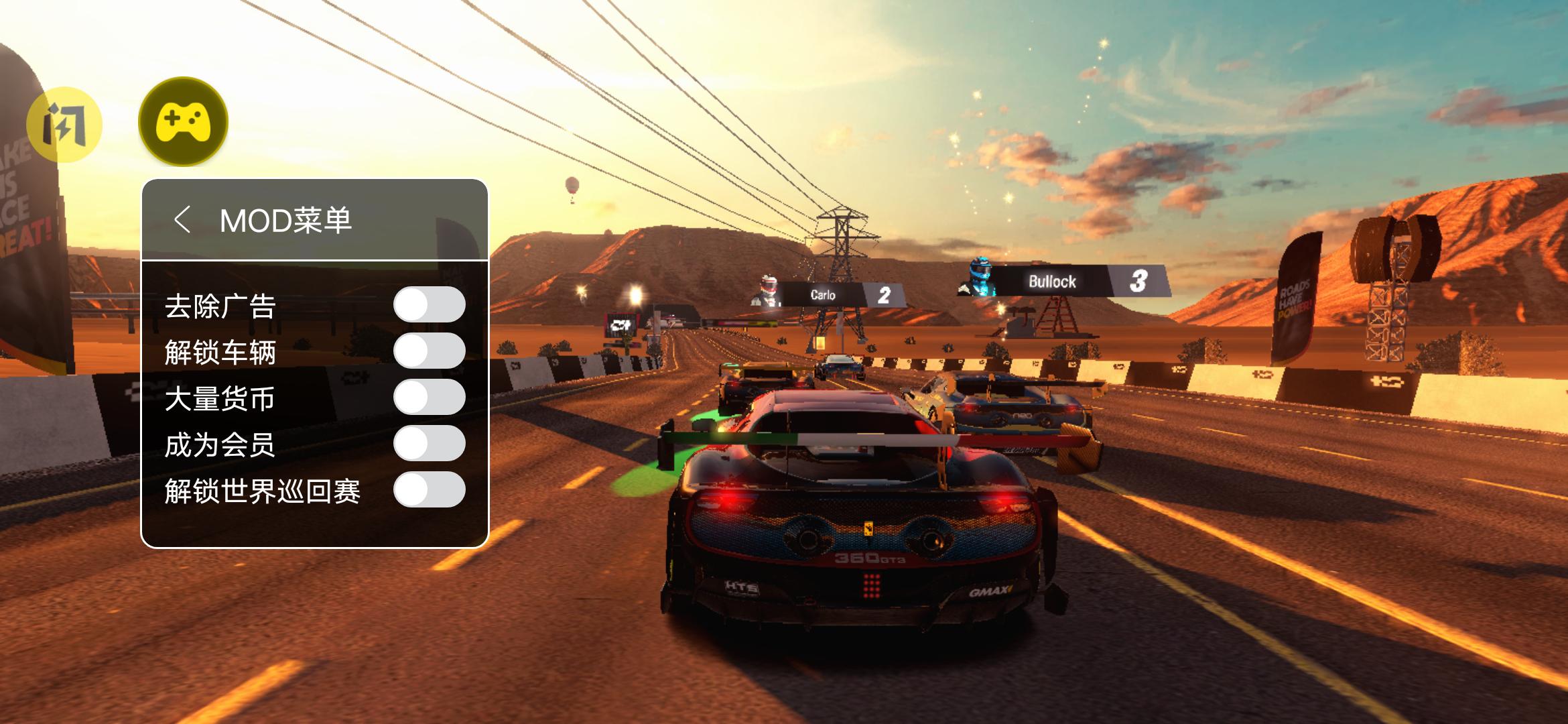Enable the 解锁车辆 unlock vehicles switch
This screenshot has width=1568, height=724.
tap(429, 351)
